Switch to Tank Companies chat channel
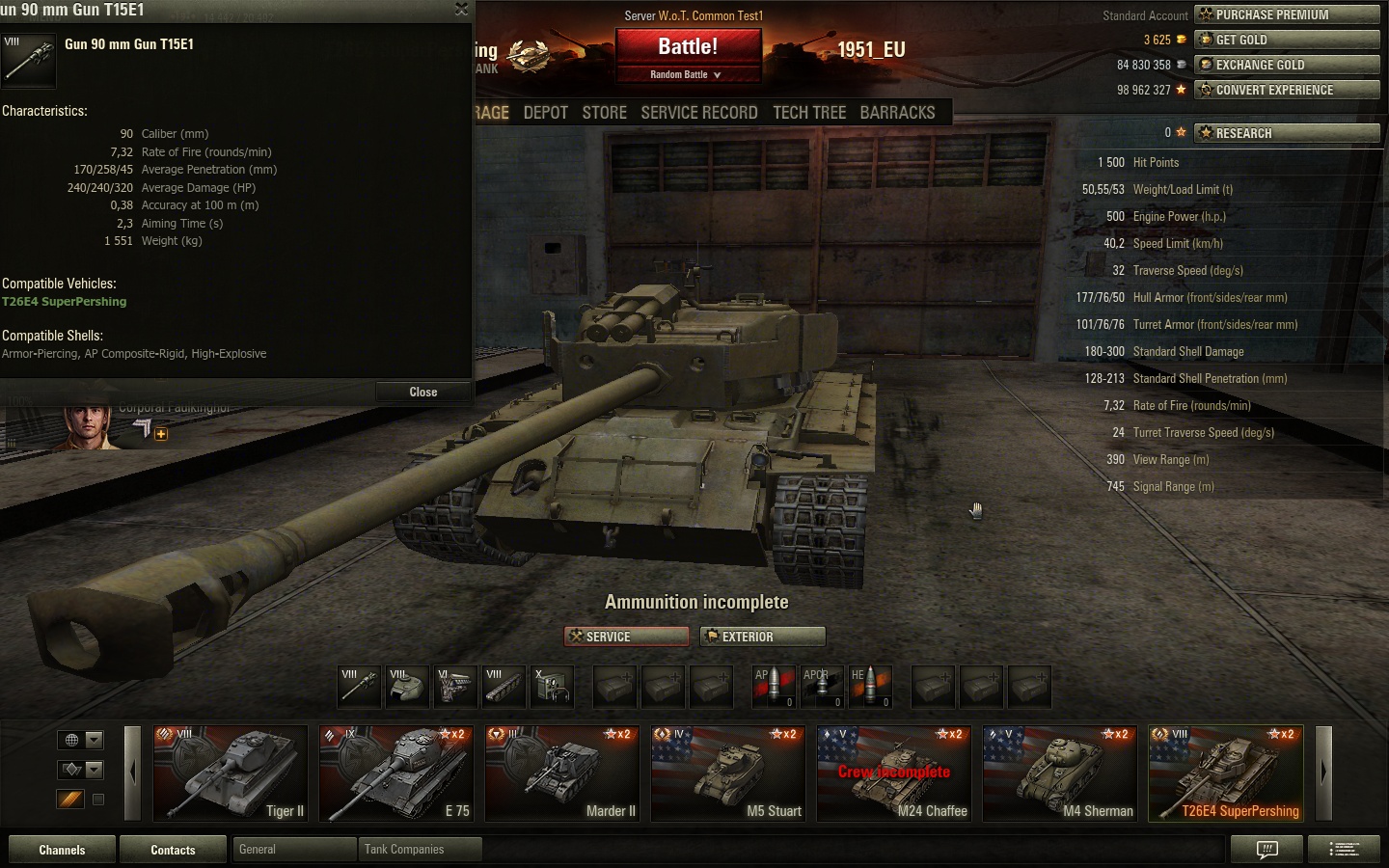Image resolution: width=1389 pixels, height=868 pixels. tap(419, 850)
